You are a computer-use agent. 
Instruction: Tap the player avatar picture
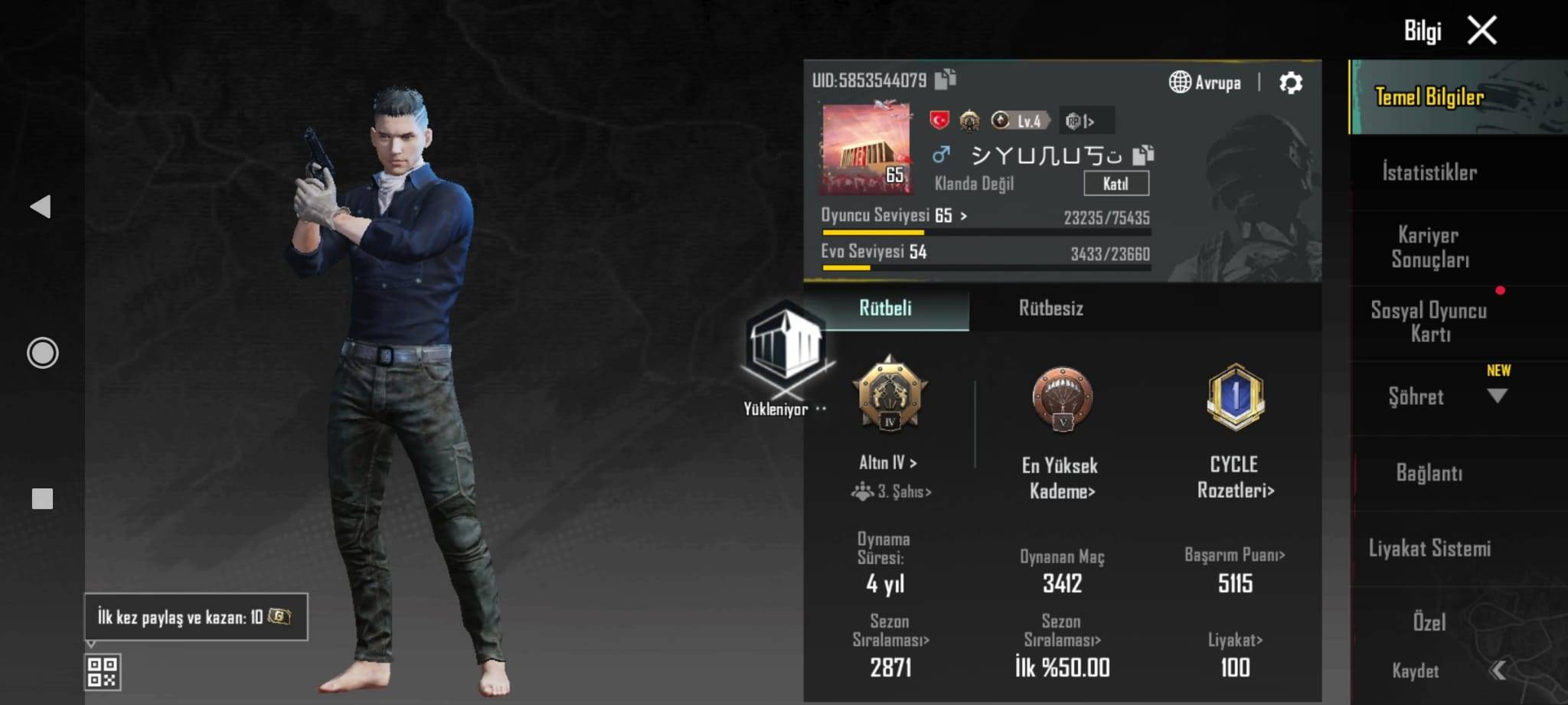point(866,149)
